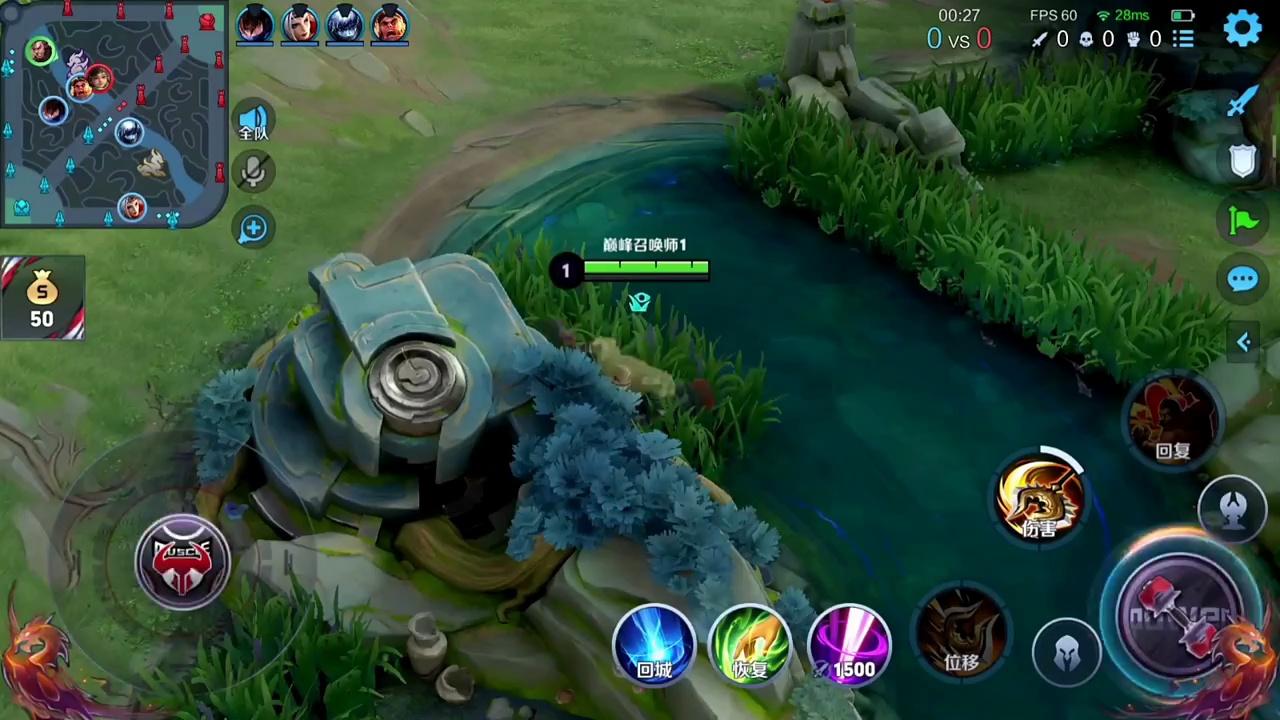The width and height of the screenshot is (1280, 720).
Task: Activate the 回城 recall ability
Action: tap(654, 645)
